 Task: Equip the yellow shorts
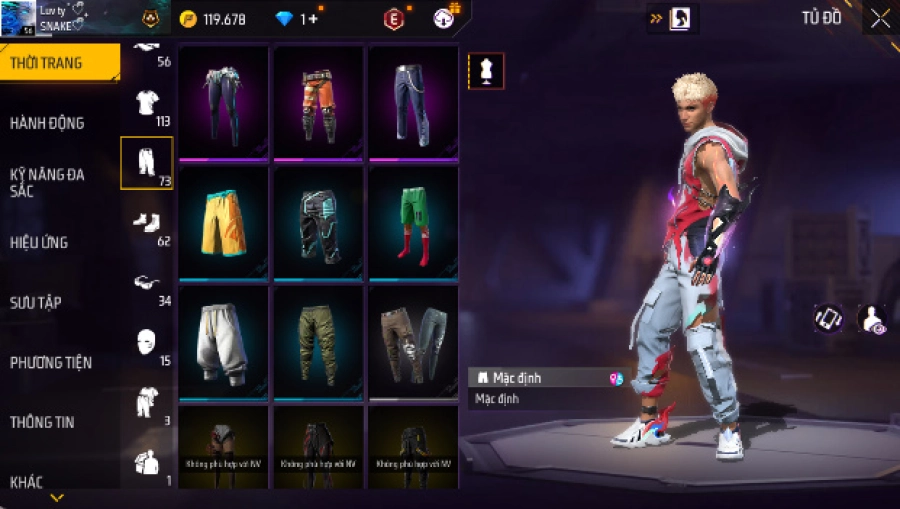click(223, 223)
